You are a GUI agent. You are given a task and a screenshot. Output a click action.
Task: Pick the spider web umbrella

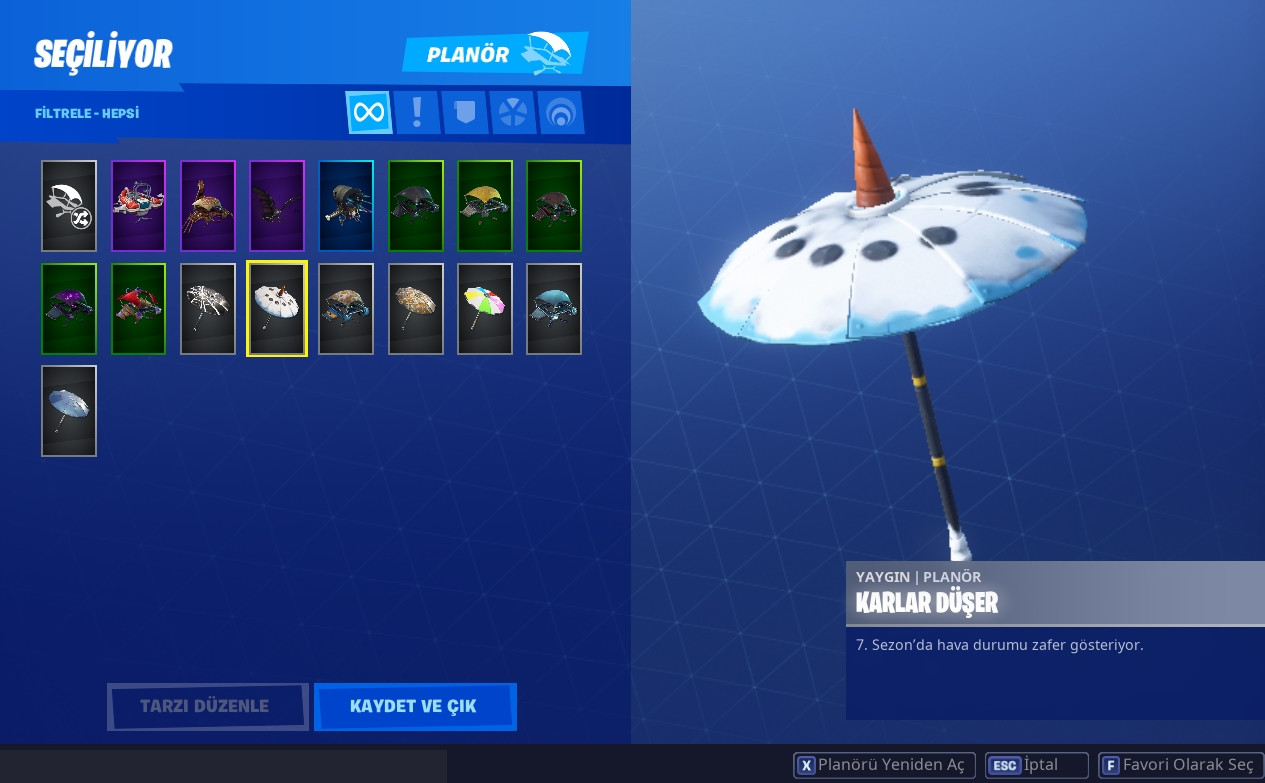208,309
